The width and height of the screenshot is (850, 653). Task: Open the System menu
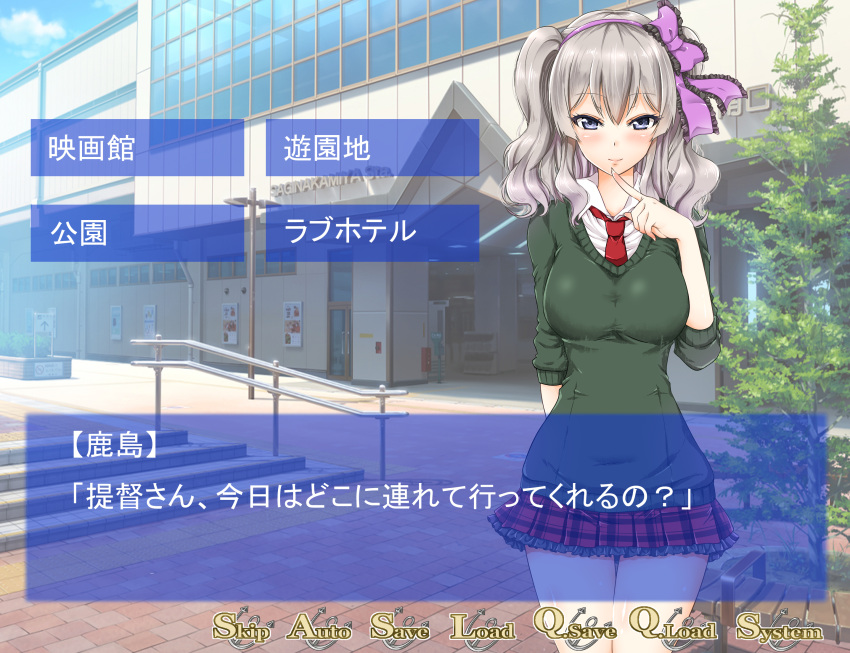click(x=779, y=628)
